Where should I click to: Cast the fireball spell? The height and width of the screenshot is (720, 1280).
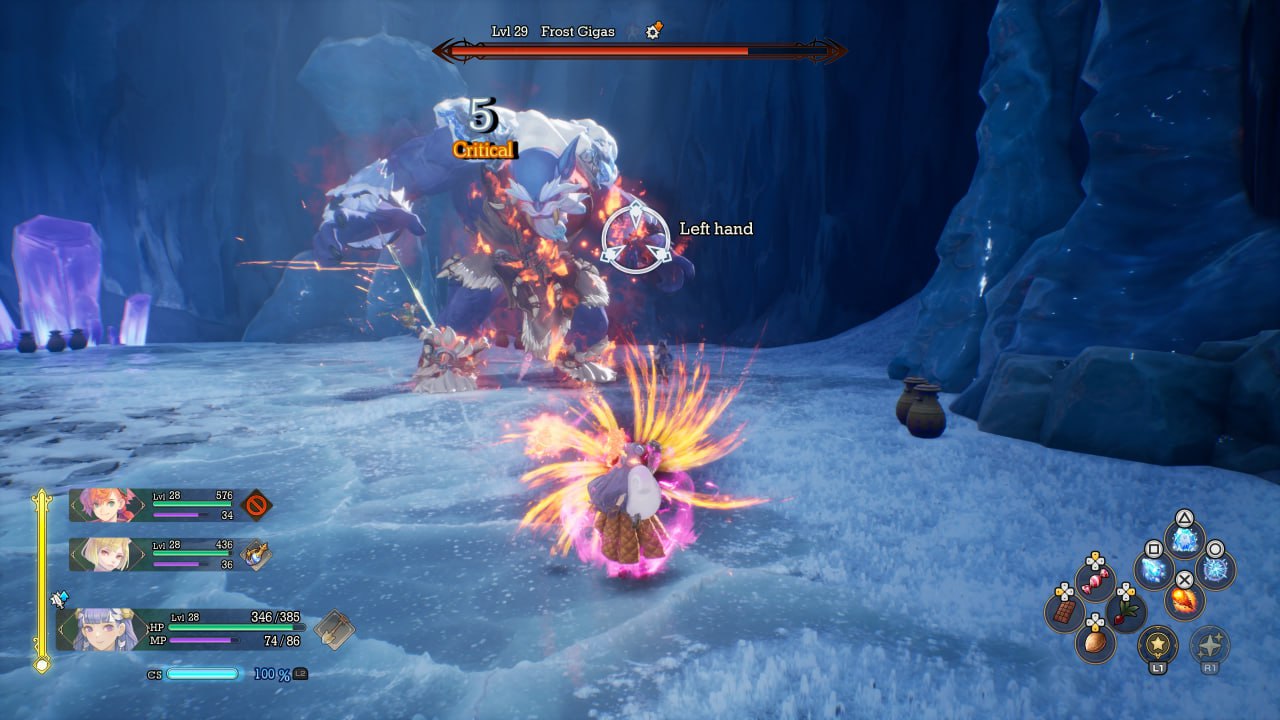point(1184,602)
